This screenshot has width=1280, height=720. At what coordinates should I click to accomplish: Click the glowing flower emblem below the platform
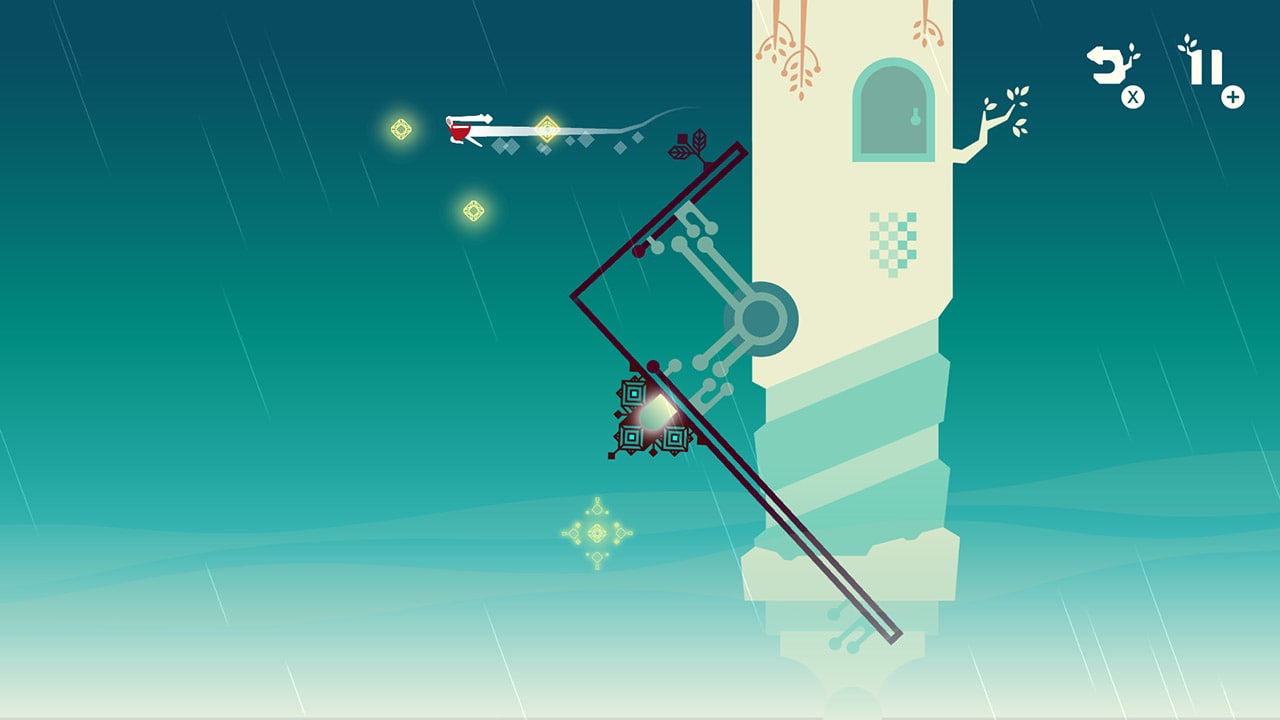tap(598, 534)
